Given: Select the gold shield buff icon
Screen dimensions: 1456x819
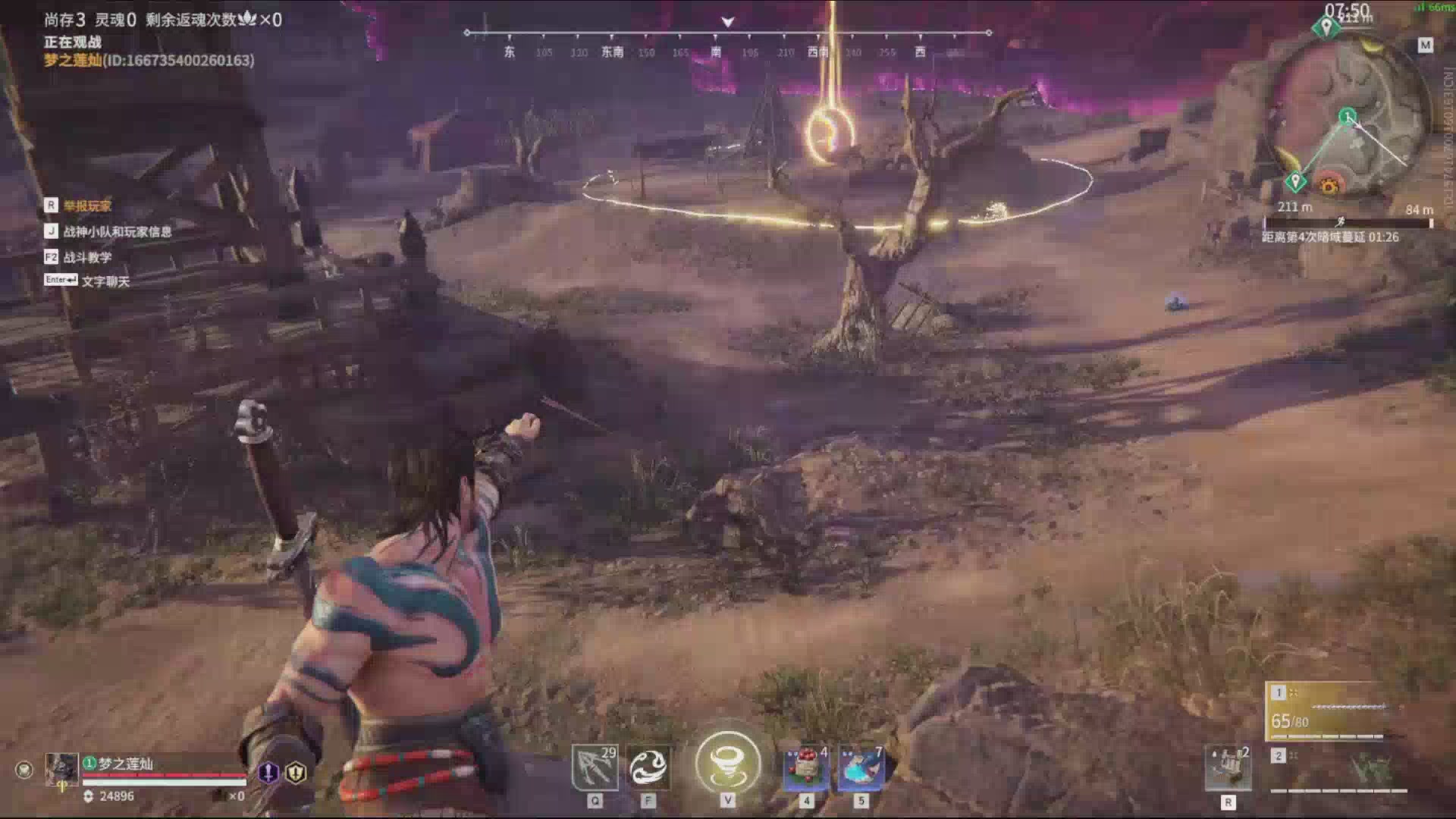Looking at the screenshot, I should click(x=296, y=772).
